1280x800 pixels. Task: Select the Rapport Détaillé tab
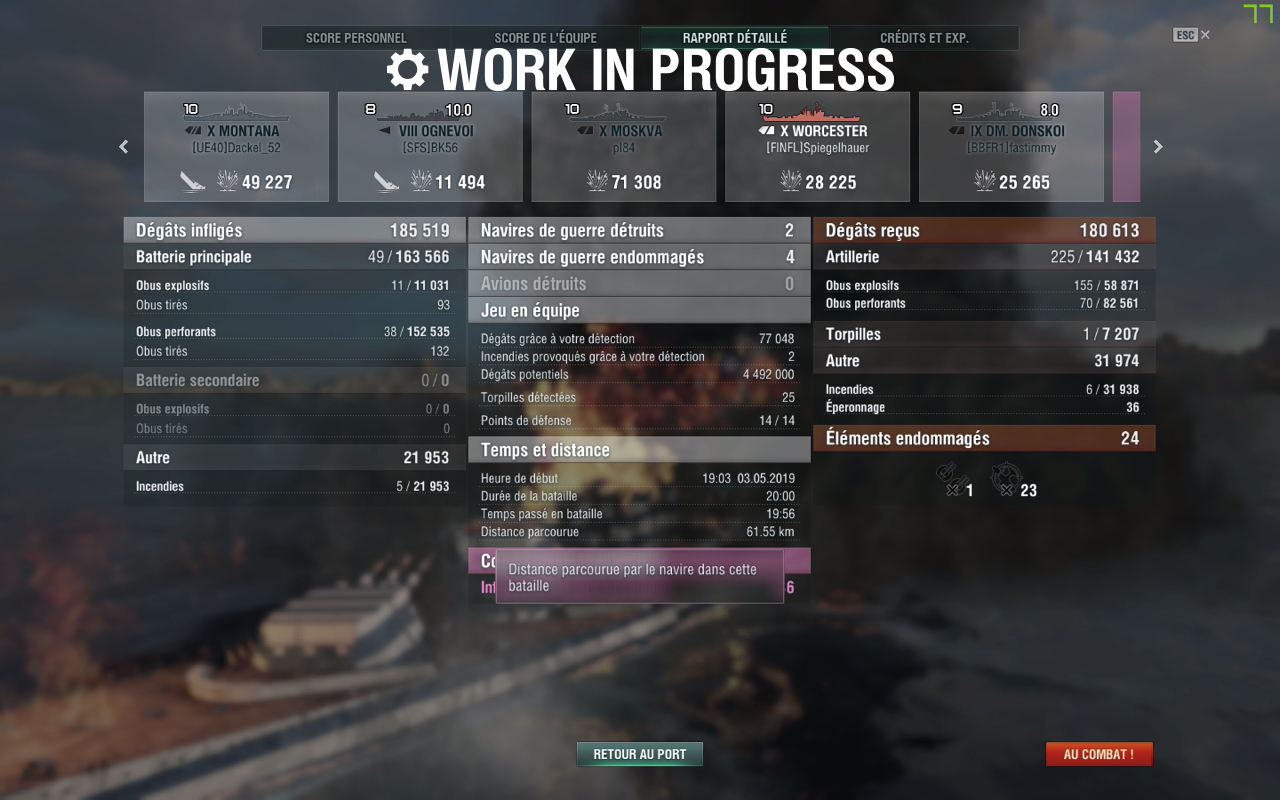734,38
